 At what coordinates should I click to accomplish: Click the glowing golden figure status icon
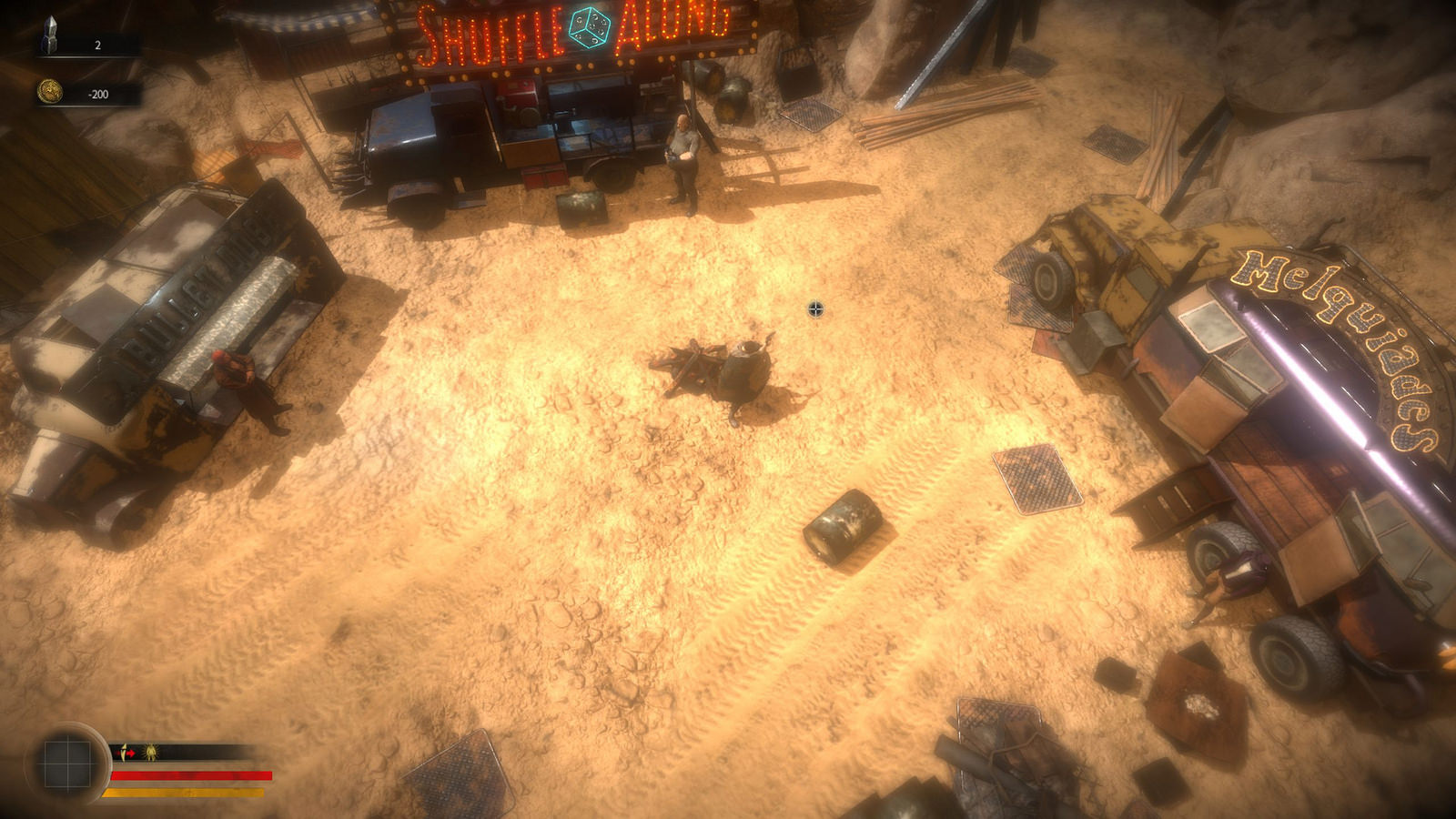coord(150,753)
